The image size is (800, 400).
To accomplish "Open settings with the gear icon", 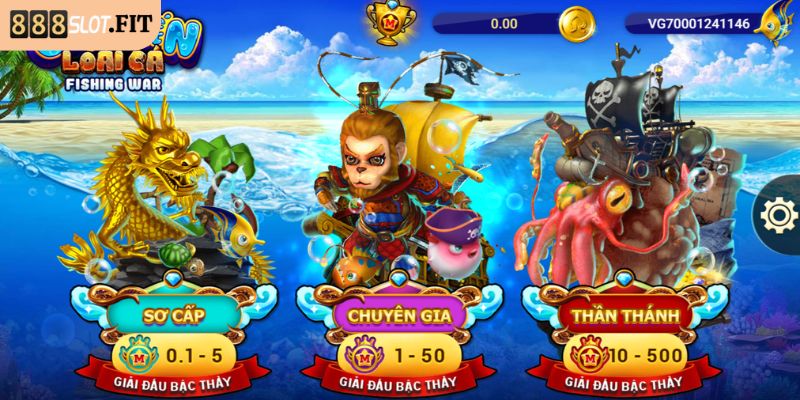I will [777, 214].
